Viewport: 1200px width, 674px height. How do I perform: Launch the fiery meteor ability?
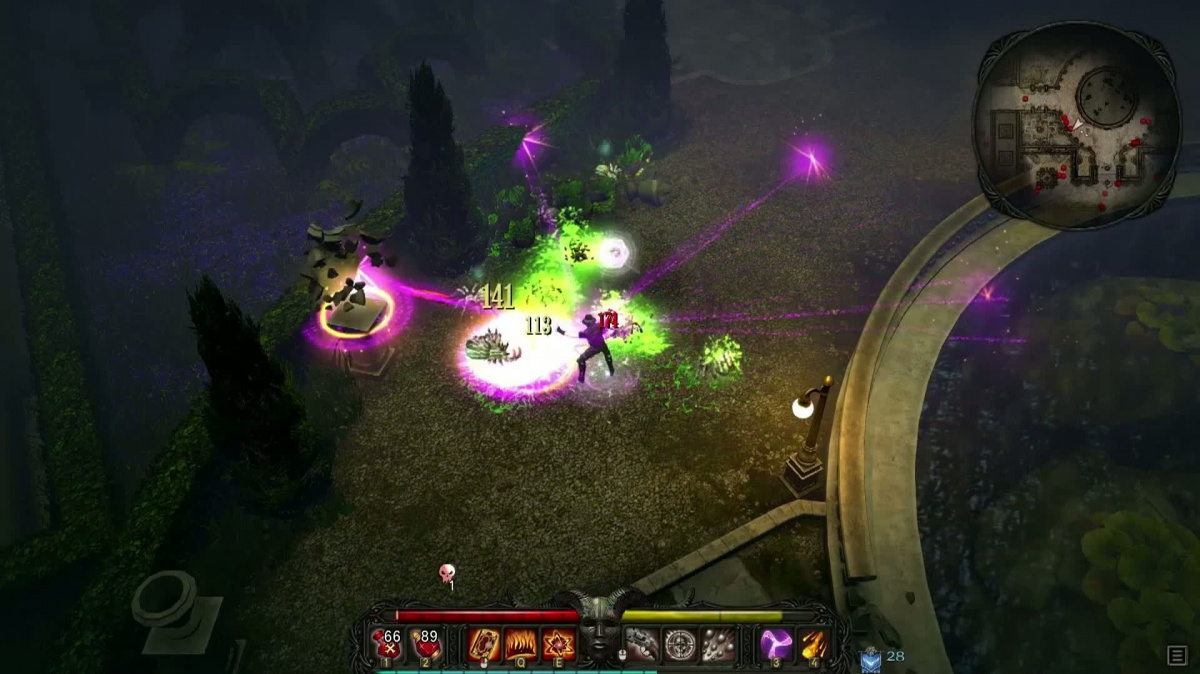[813, 644]
